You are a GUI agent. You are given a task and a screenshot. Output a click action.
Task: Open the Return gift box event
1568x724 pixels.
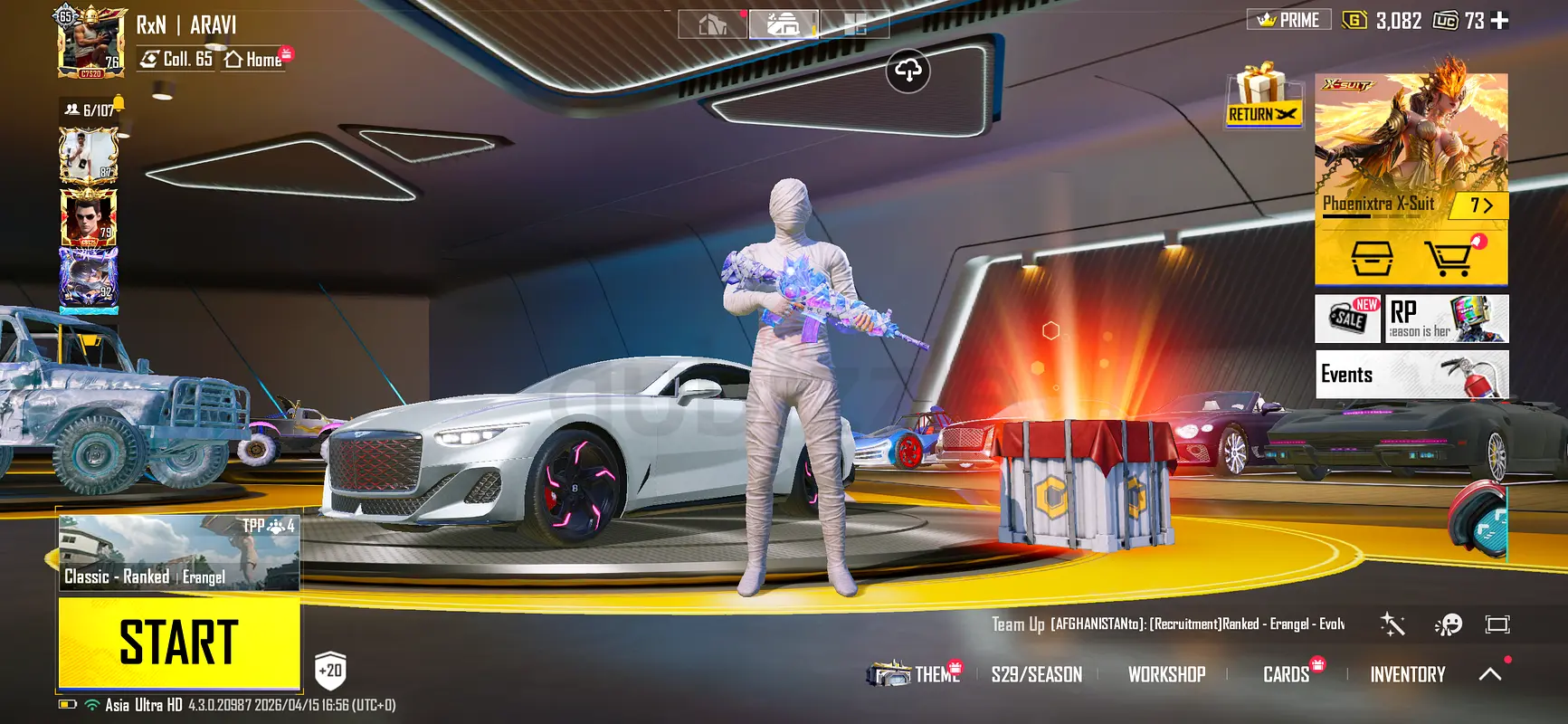coord(1262,97)
